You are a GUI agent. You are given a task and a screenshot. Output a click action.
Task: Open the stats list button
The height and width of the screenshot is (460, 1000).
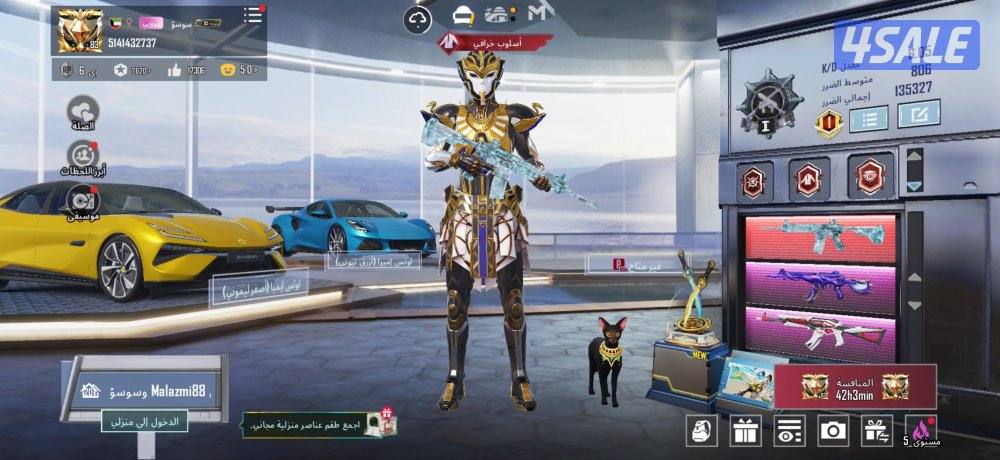coord(868,119)
